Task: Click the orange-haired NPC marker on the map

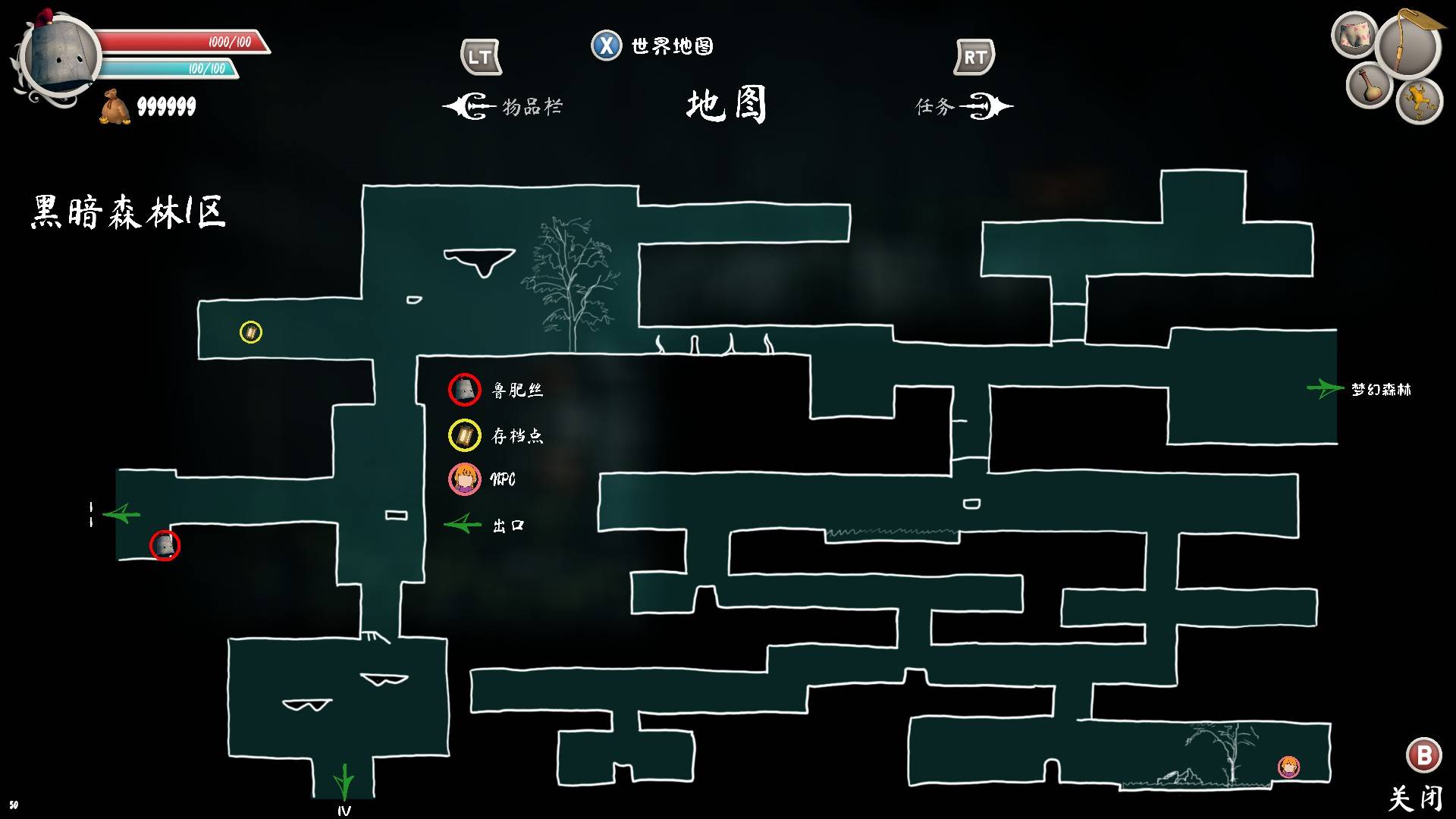Action: tap(1288, 767)
